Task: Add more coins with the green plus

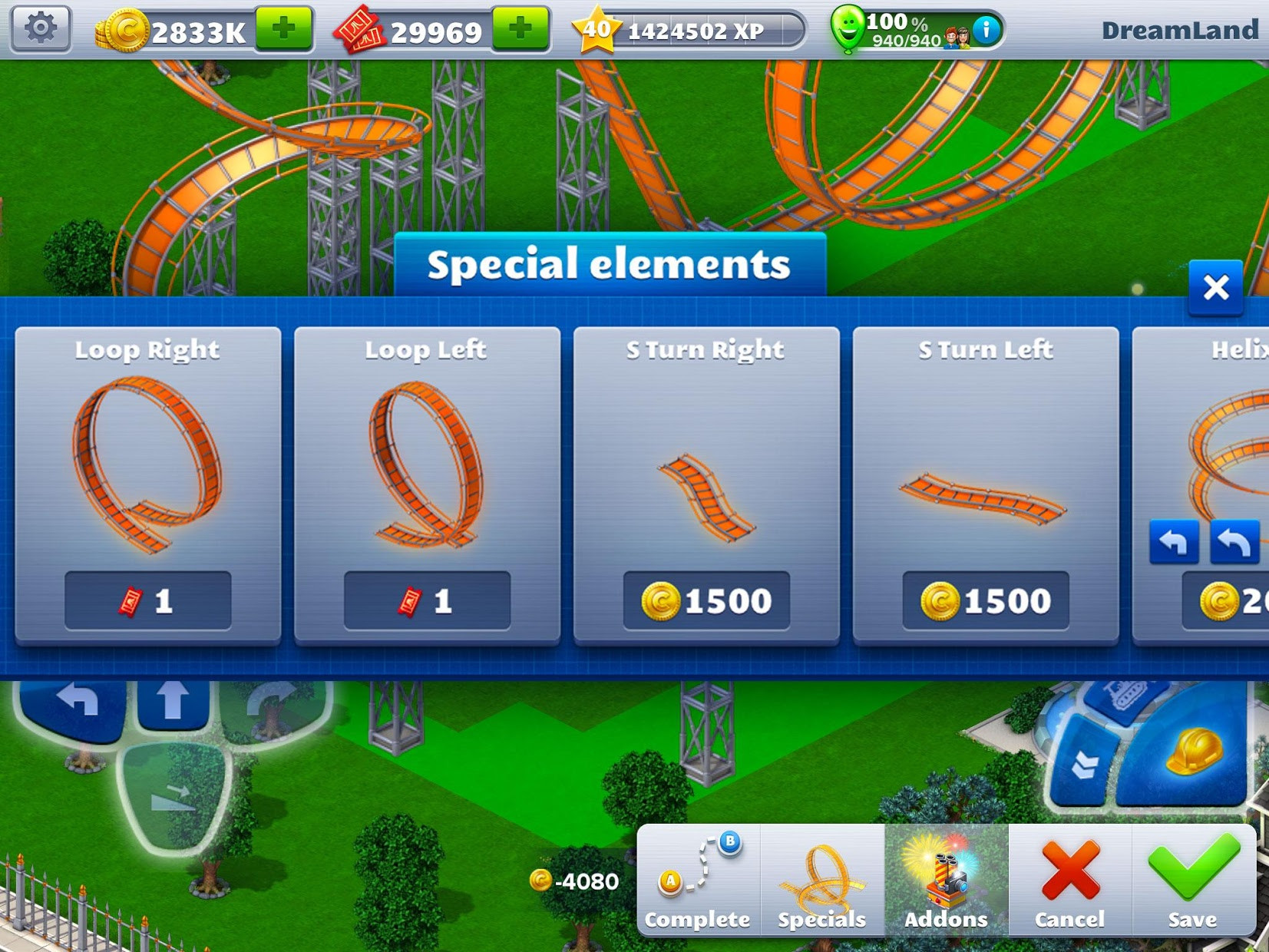Action: click(x=286, y=29)
